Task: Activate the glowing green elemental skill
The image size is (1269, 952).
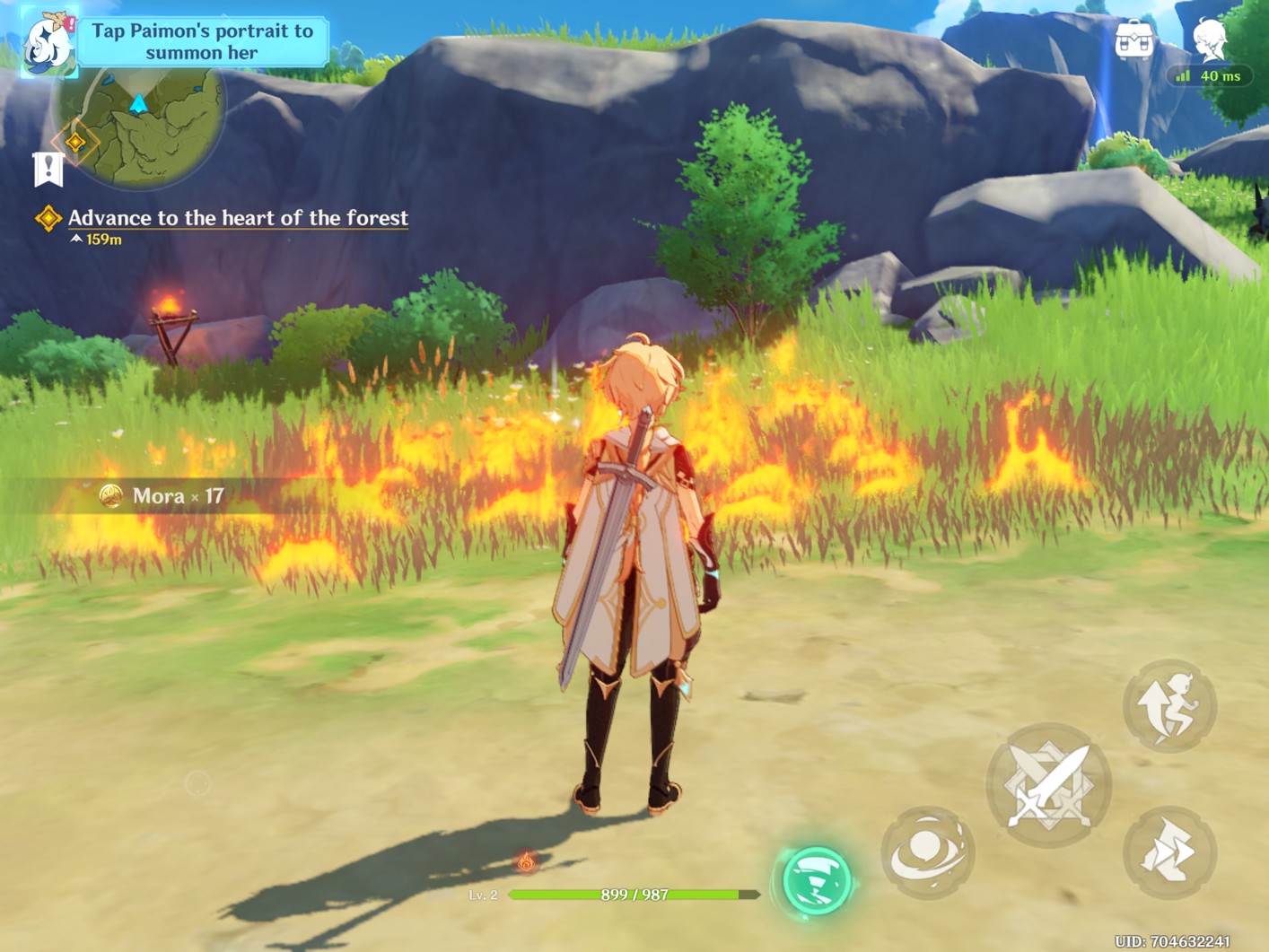Action: click(816, 880)
